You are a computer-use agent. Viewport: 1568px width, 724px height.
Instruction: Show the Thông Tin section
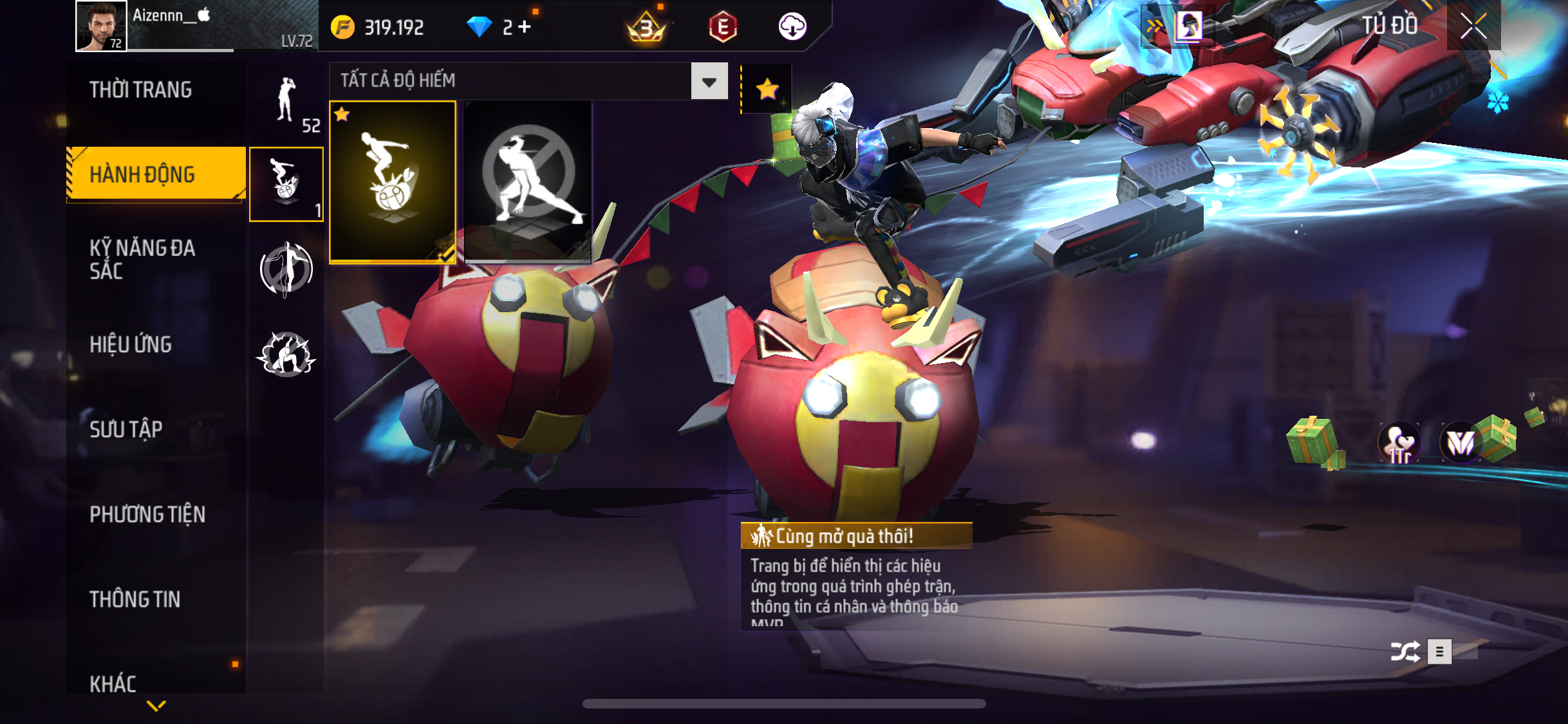[x=135, y=599]
